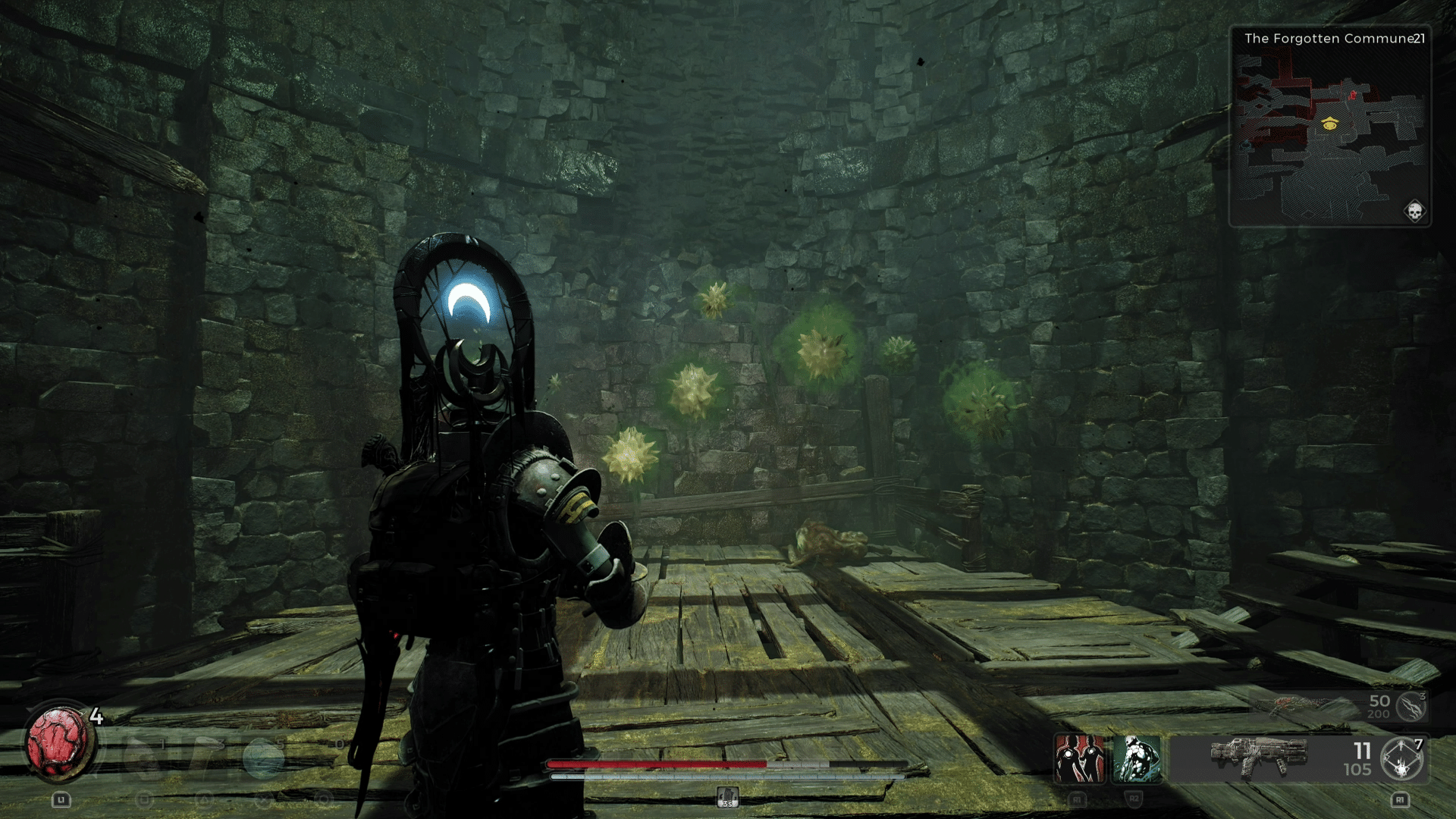1456x819 pixels.
Task: Select the yellow player marker on minimap
Action: (1329, 124)
